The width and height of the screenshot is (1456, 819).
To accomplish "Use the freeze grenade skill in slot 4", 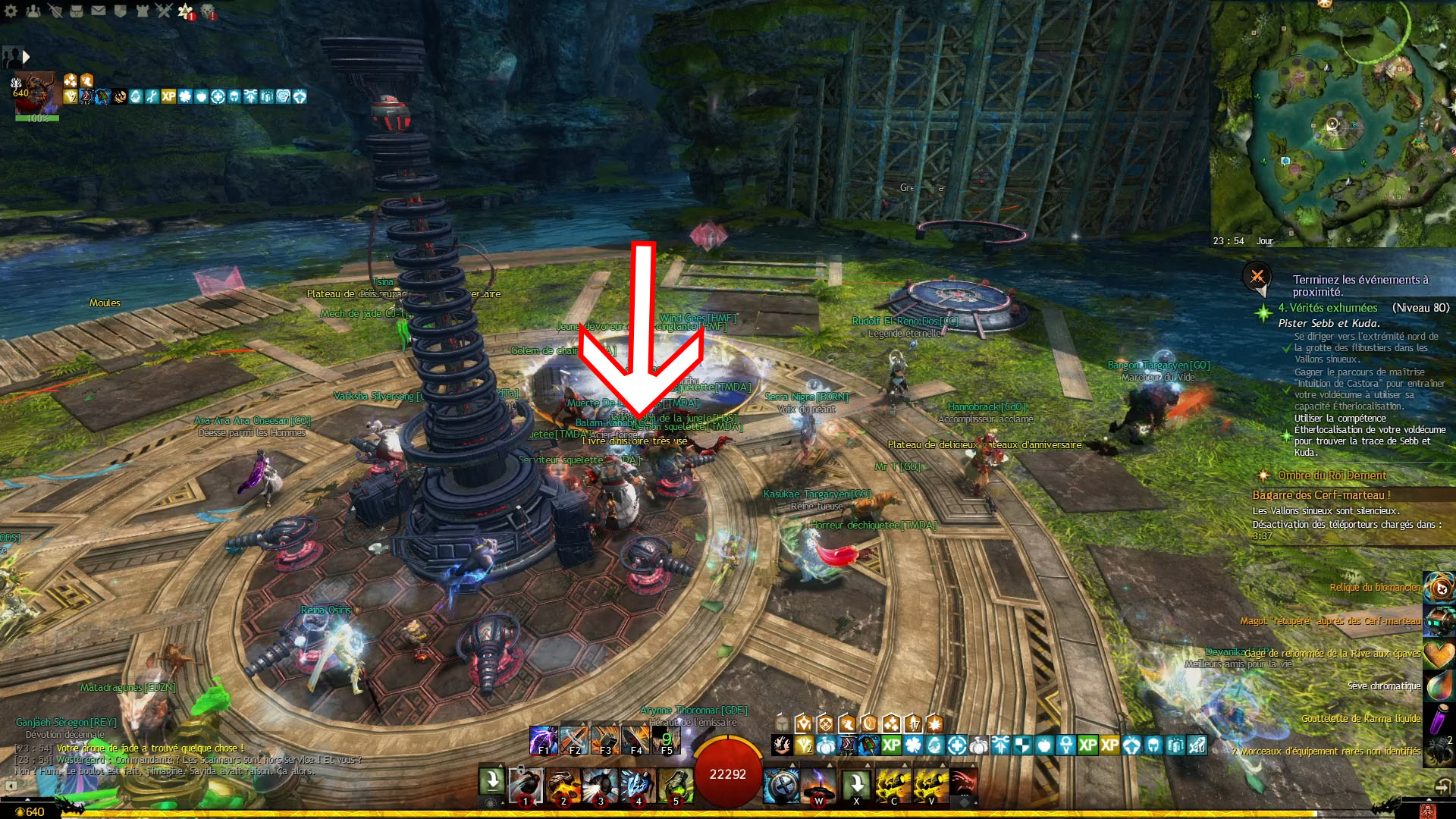I will click(x=638, y=786).
